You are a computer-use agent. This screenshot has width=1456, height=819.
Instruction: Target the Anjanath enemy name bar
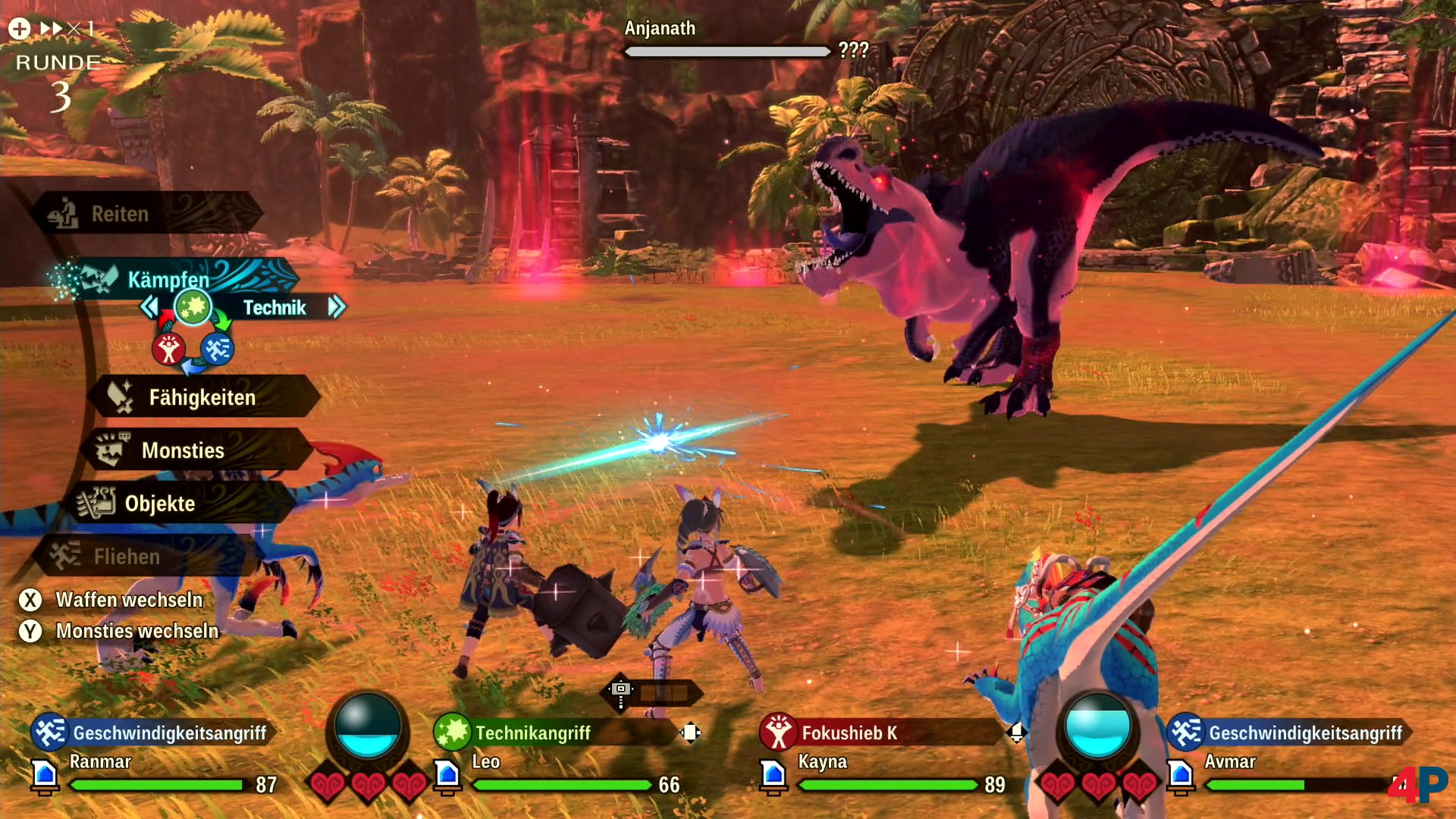click(x=726, y=39)
